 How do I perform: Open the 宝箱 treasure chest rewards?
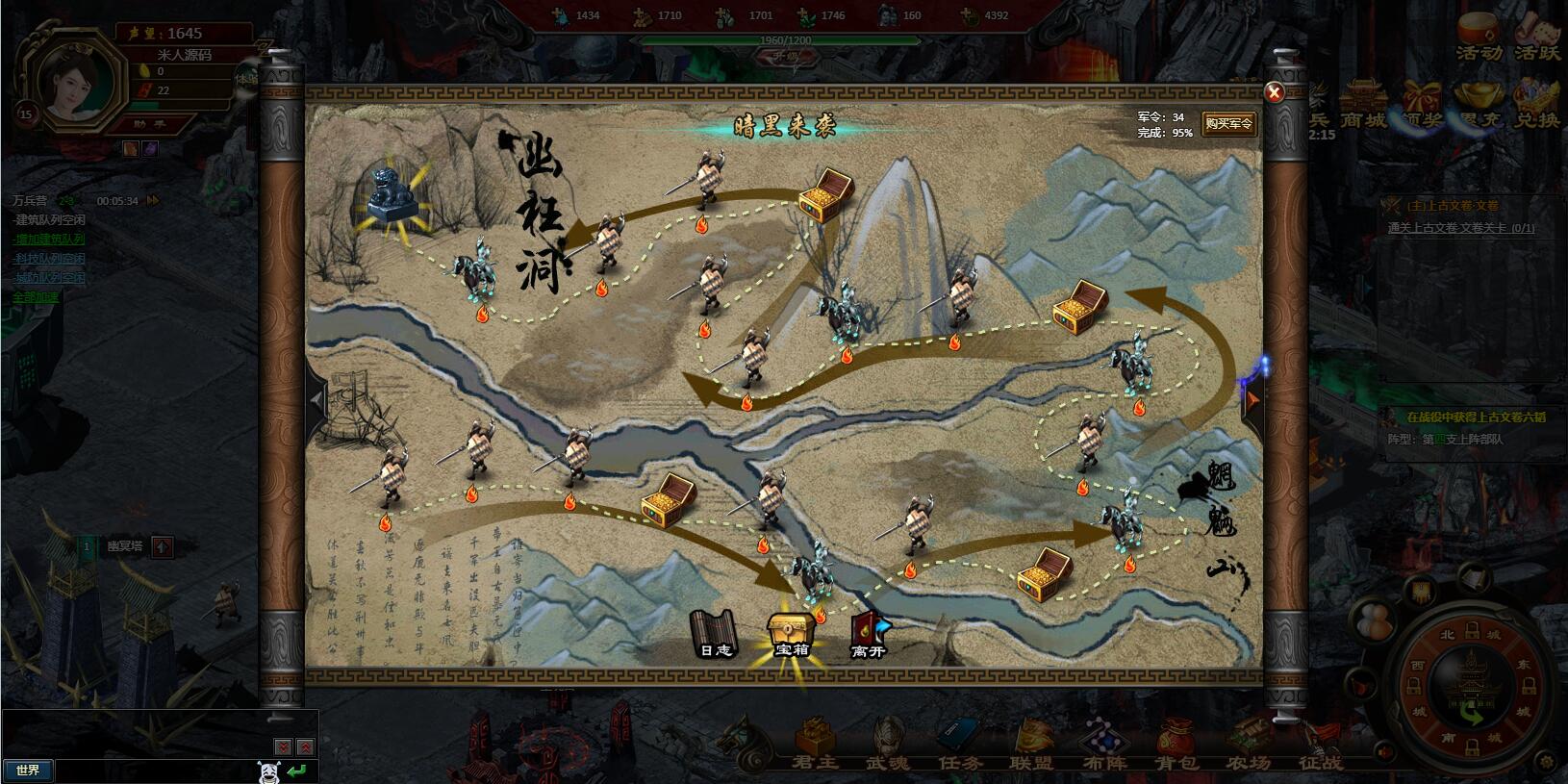pyautogui.click(x=792, y=635)
